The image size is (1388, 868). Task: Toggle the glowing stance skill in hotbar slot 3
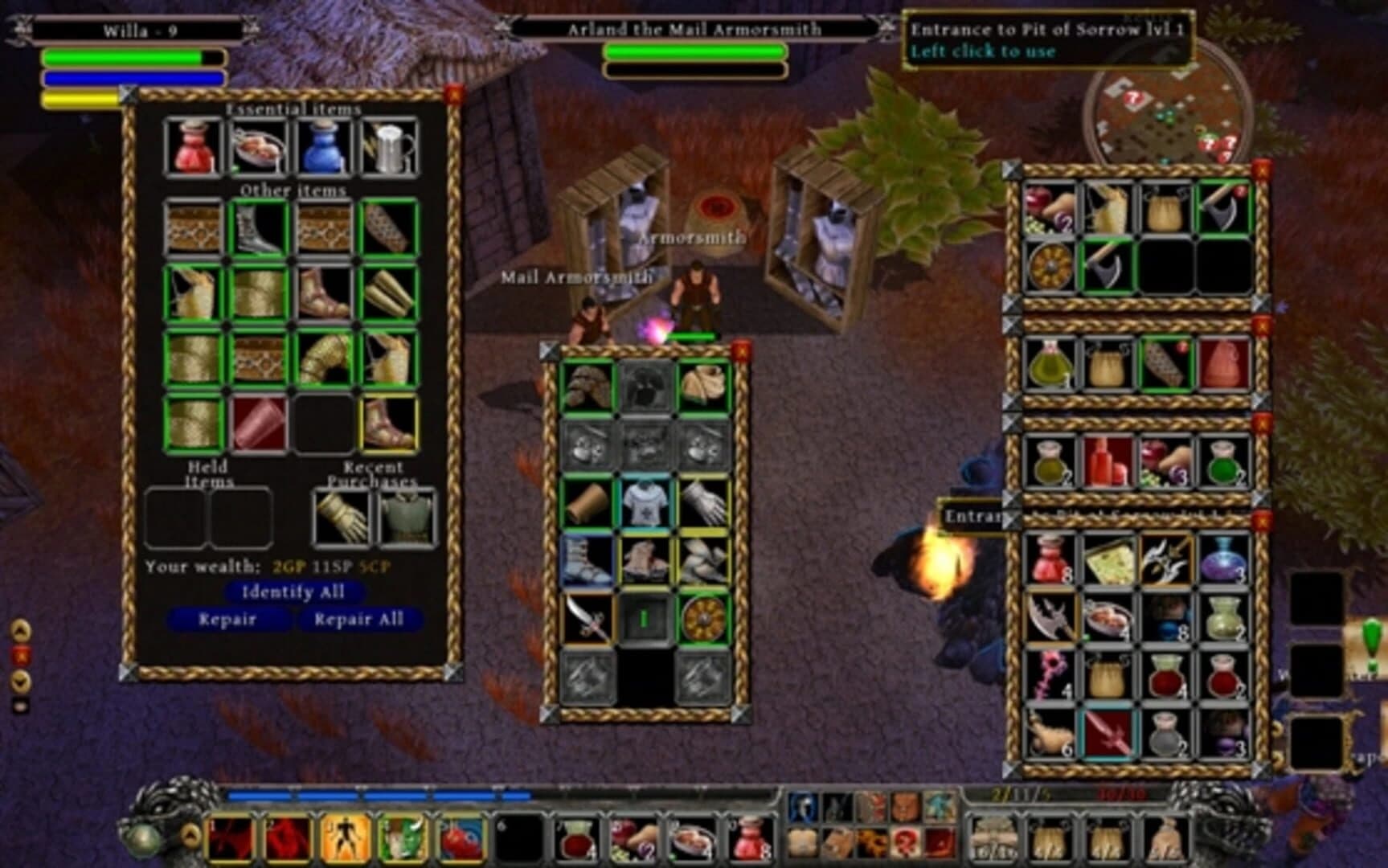(x=346, y=838)
